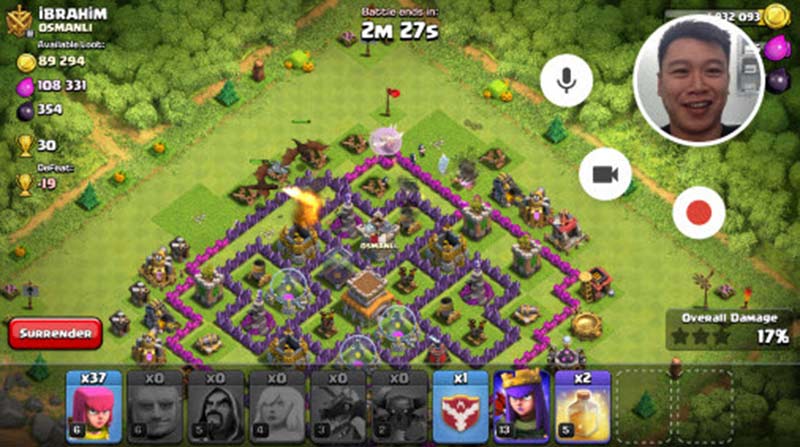
Task: Pick the depleted Healer troop slot
Action: [276, 406]
